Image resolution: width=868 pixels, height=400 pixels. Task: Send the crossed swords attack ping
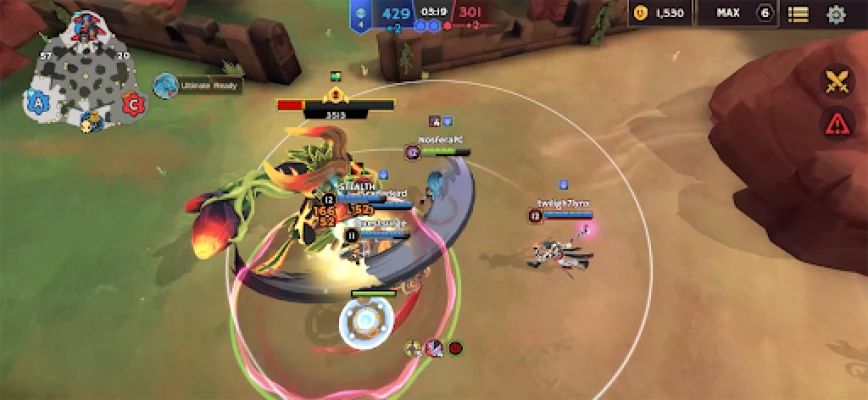[x=837, y=81]
